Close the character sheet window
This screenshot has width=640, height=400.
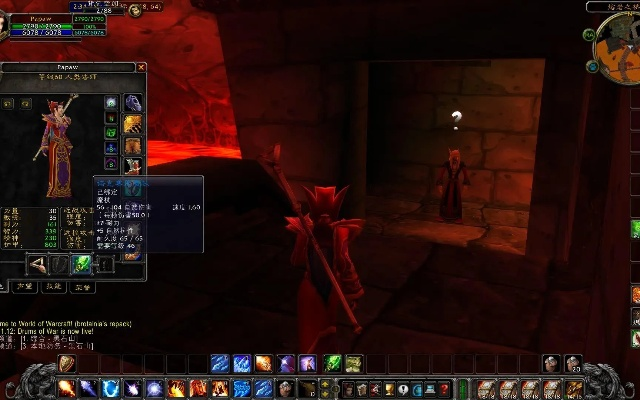(x=141, y=68)
